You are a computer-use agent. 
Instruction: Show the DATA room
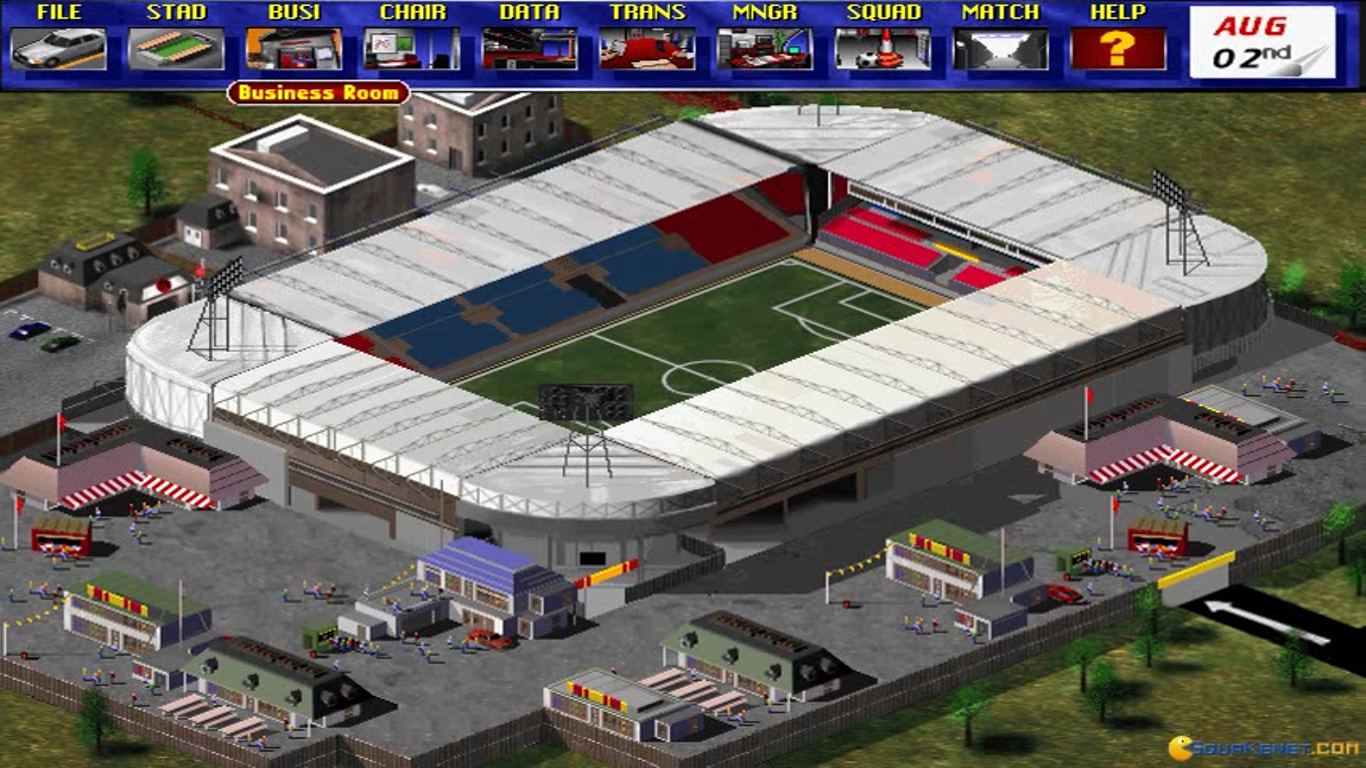pos(530,48)
